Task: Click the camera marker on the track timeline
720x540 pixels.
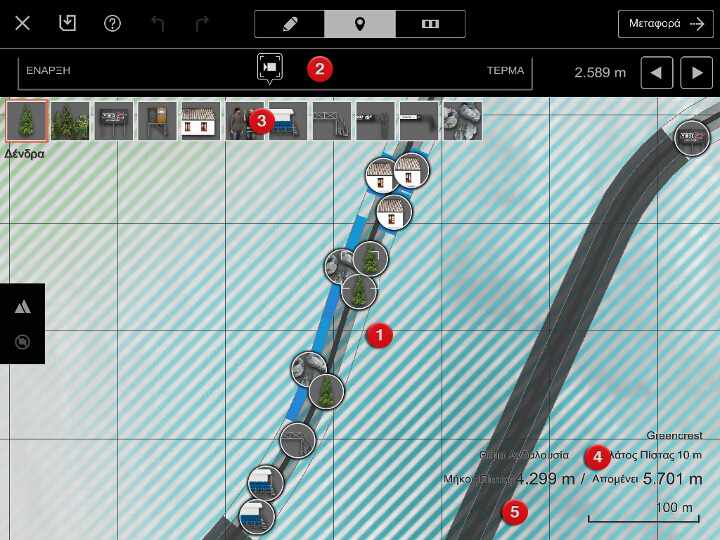Action: (270, 68)
